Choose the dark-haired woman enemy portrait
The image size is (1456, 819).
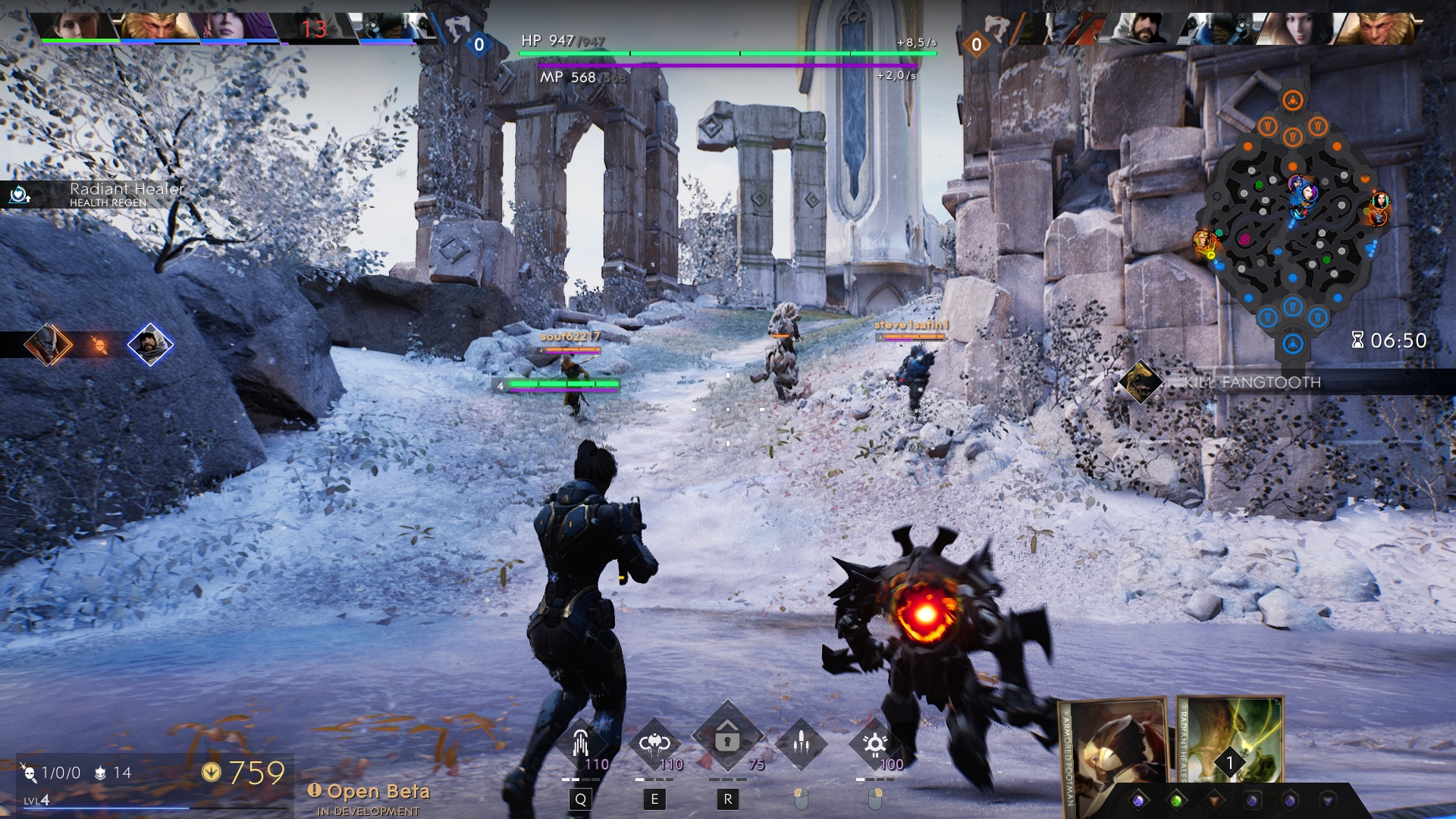[x=1296, y=28]
